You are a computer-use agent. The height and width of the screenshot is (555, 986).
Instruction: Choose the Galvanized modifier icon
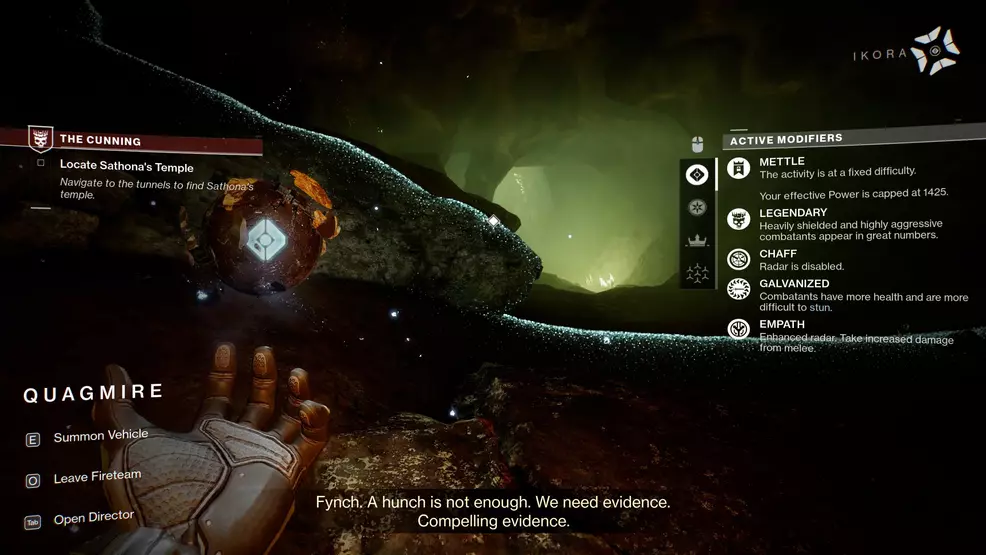tap(739, 289)
